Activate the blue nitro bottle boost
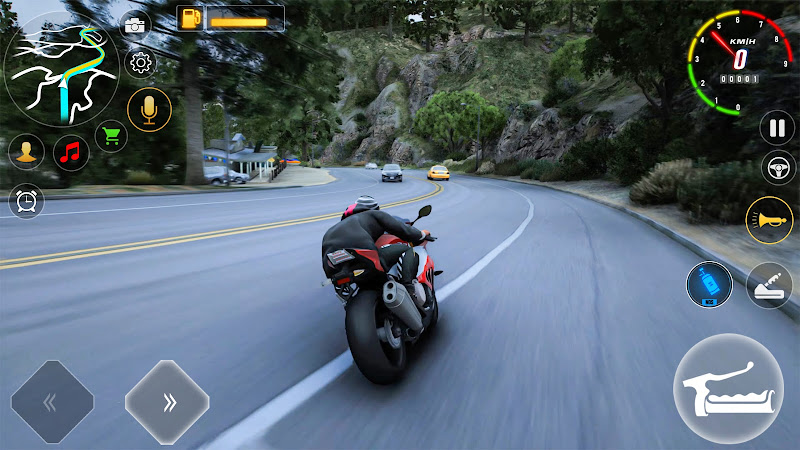The width and height of the screenshot is (800, 450). click(x=709, y=284)
